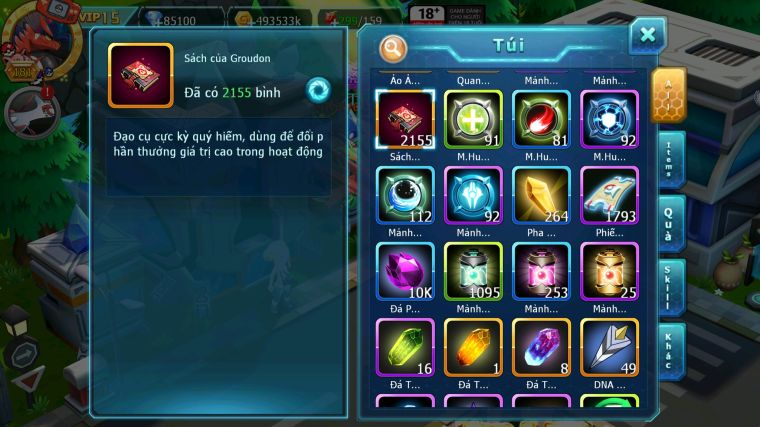Open the inventory search magnifier
The width and height of the screenshot is (760, 427).
394,47
